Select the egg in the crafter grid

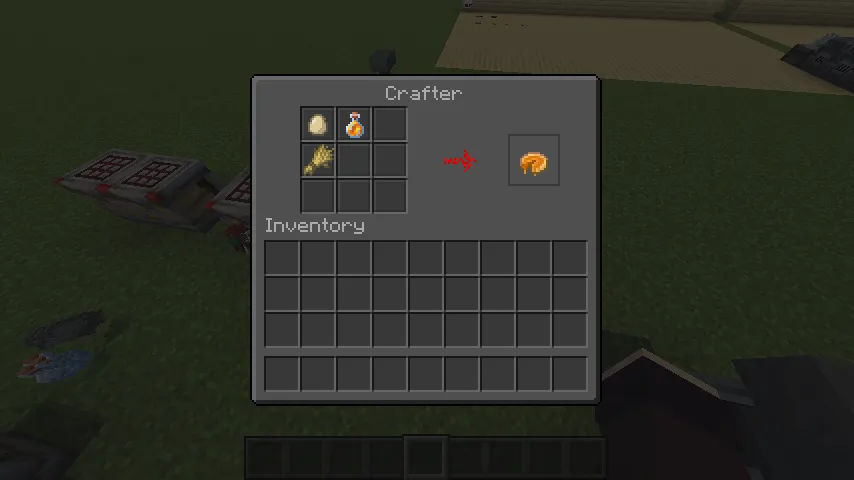(x=318, y=125)
